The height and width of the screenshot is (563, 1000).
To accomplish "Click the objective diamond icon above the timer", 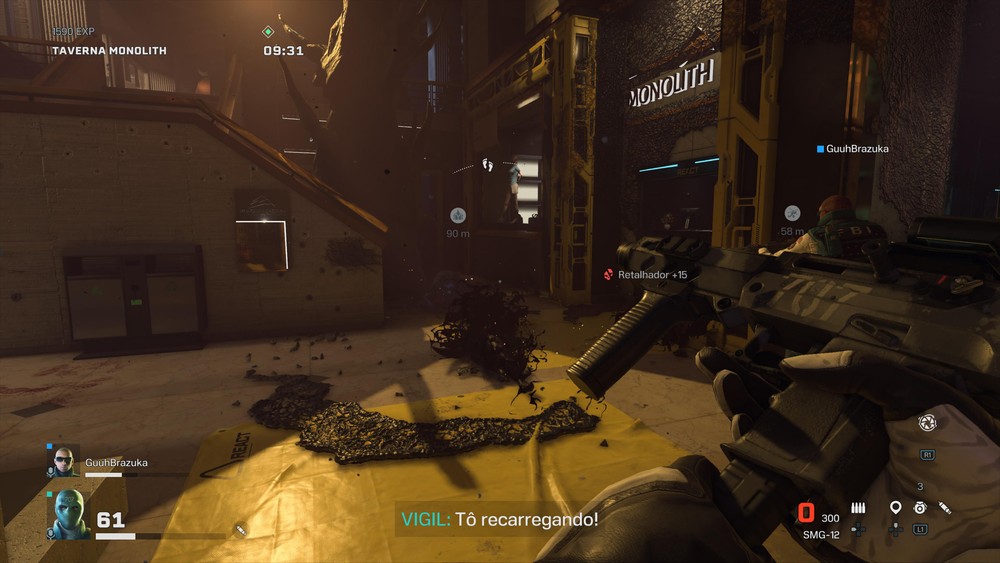I will pos(268,32).
